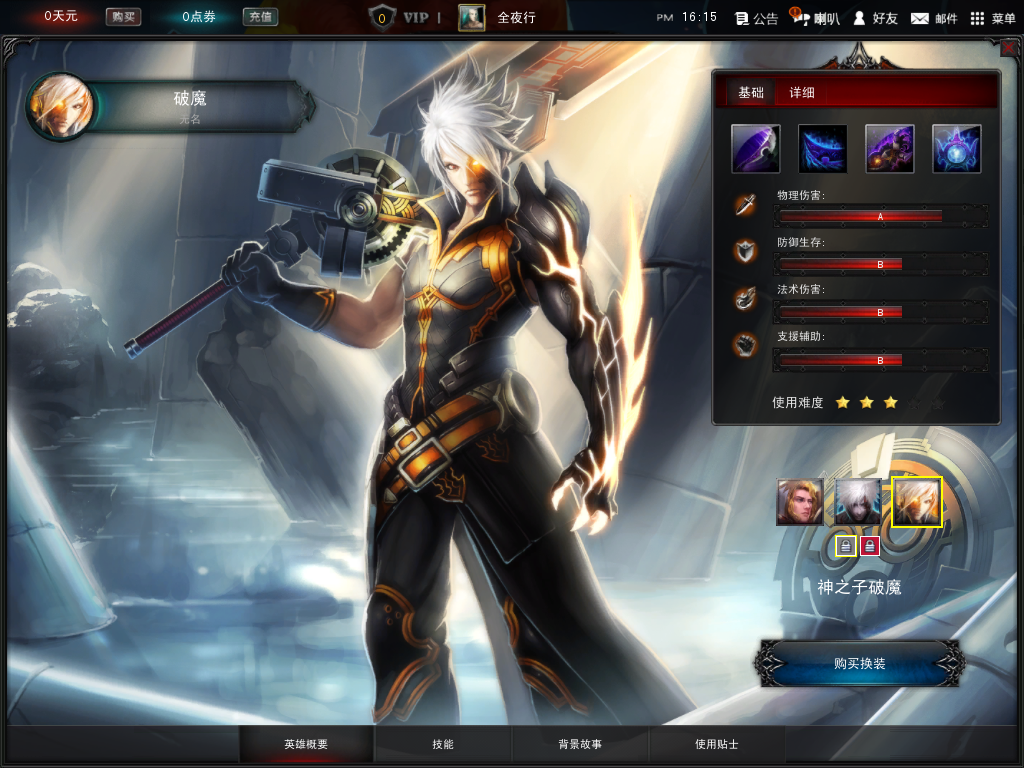Image resolution: width=1024 pixels, height=768 pixels.
Task: Open the 喇叭 speaker messages
Action: pyautogui.click(x=815, y=18)
